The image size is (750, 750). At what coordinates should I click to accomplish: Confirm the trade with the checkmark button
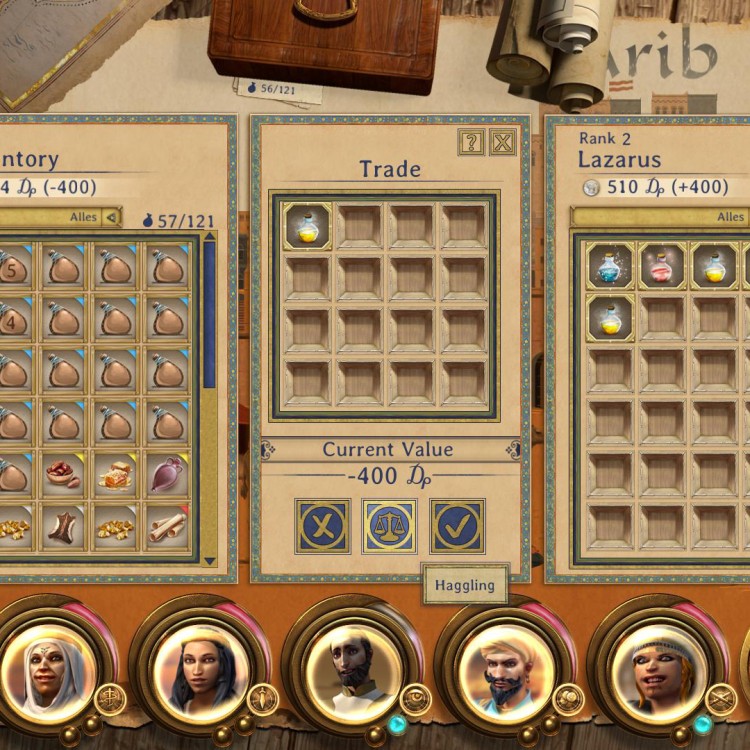point(457,526)
